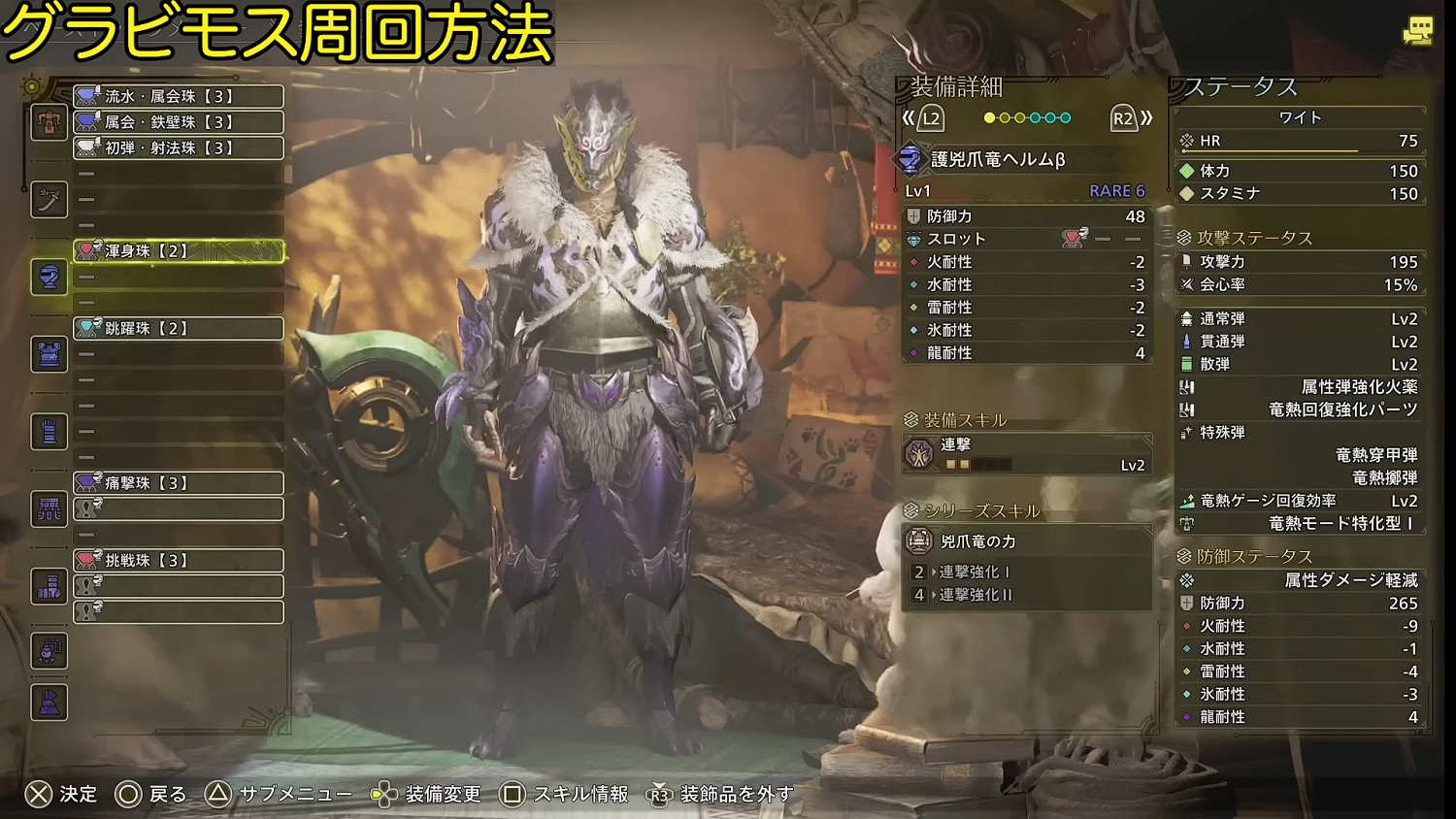Open the talisman icon near the sidebar bottom
This screenshot has height=819, width=1456.
48,652
